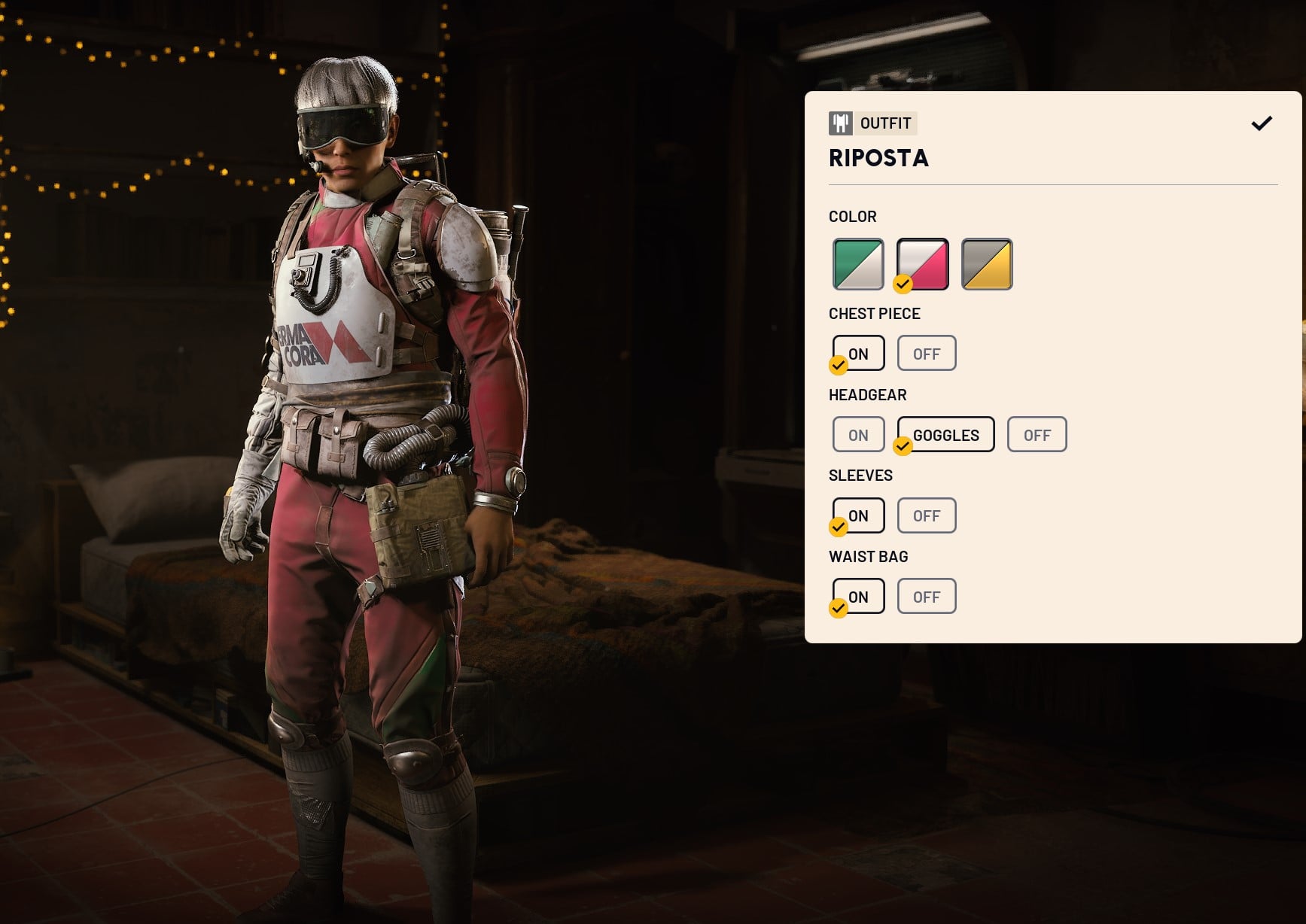Click the checkmark confirmation icon top right
The height and width of the screenshot is (924, 1306).
[x=1262, y=123]
